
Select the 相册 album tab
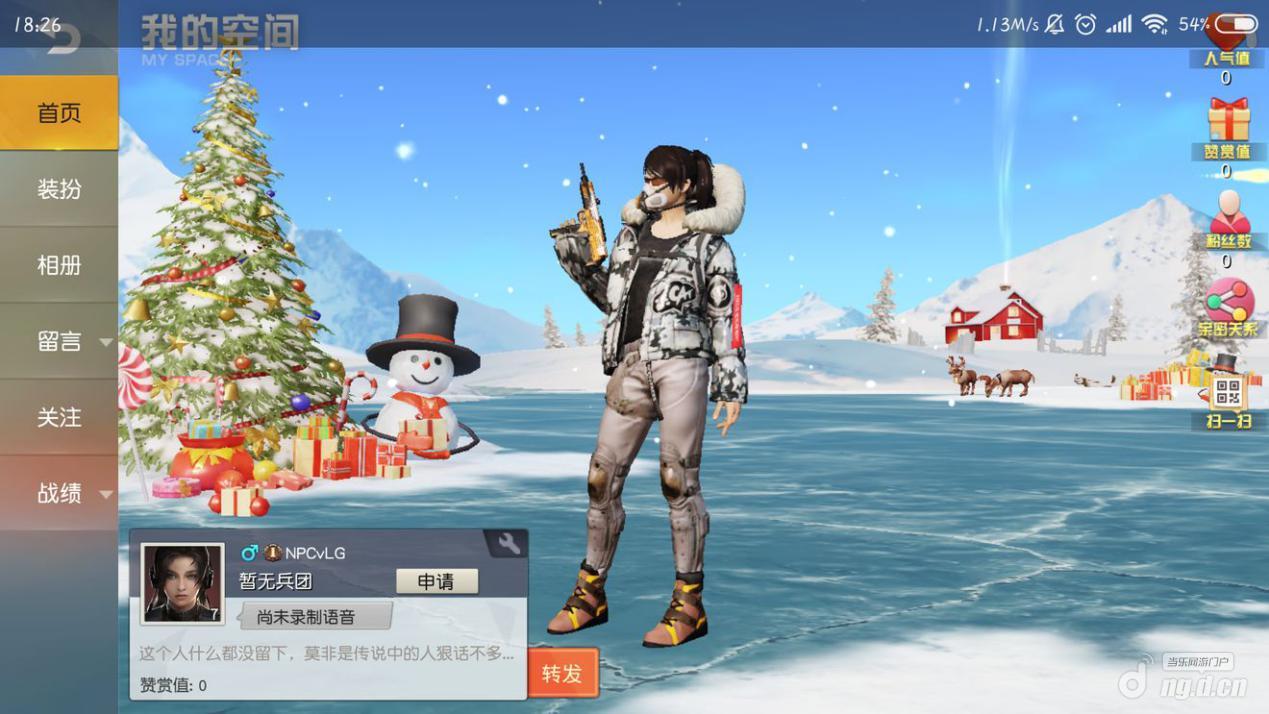pyautogui.click(x=59, y=265)
